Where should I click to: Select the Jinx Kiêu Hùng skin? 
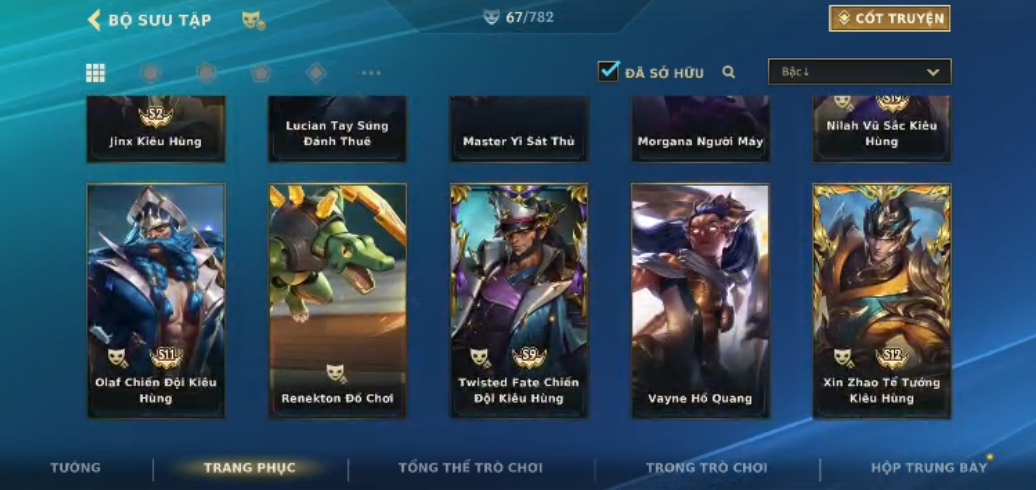156,129
